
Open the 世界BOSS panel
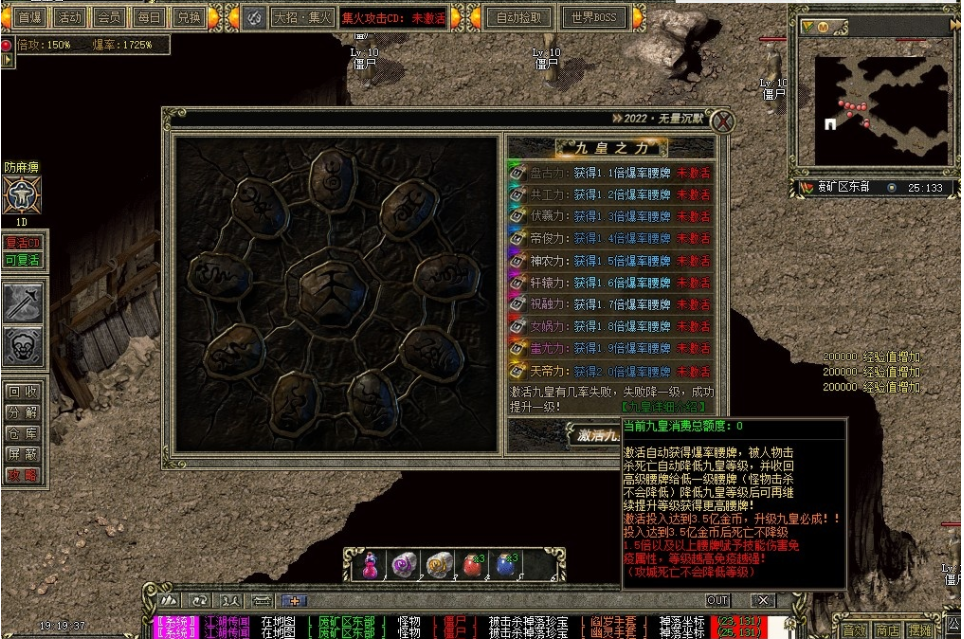click(594, 17)
